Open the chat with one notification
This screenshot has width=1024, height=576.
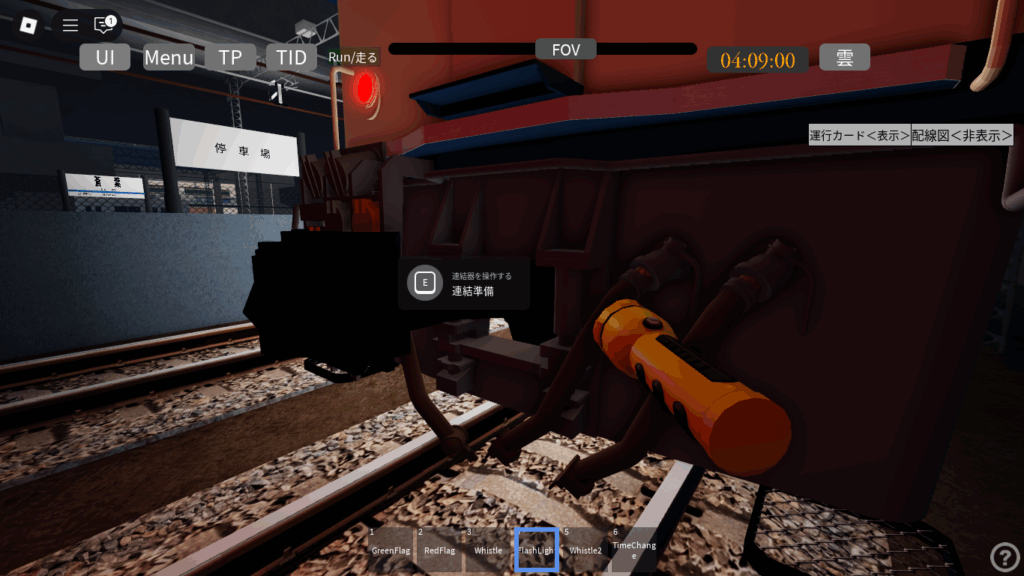click(x=104, y=24)
